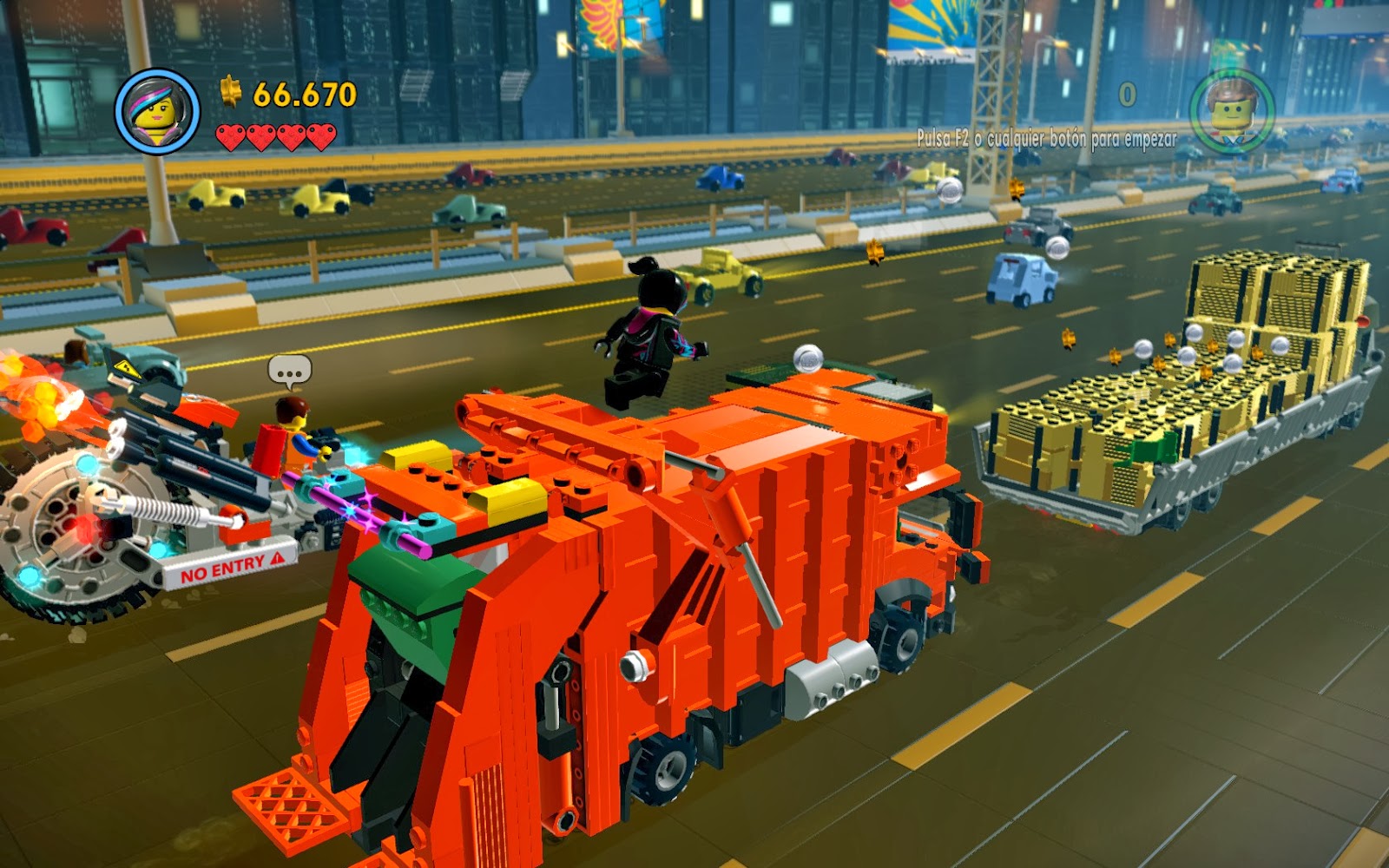Viewport: 1389px width, 868px height.
Task: Toggle the second heart in the health display
Action: pyautogui.click(x=262, y=136)
